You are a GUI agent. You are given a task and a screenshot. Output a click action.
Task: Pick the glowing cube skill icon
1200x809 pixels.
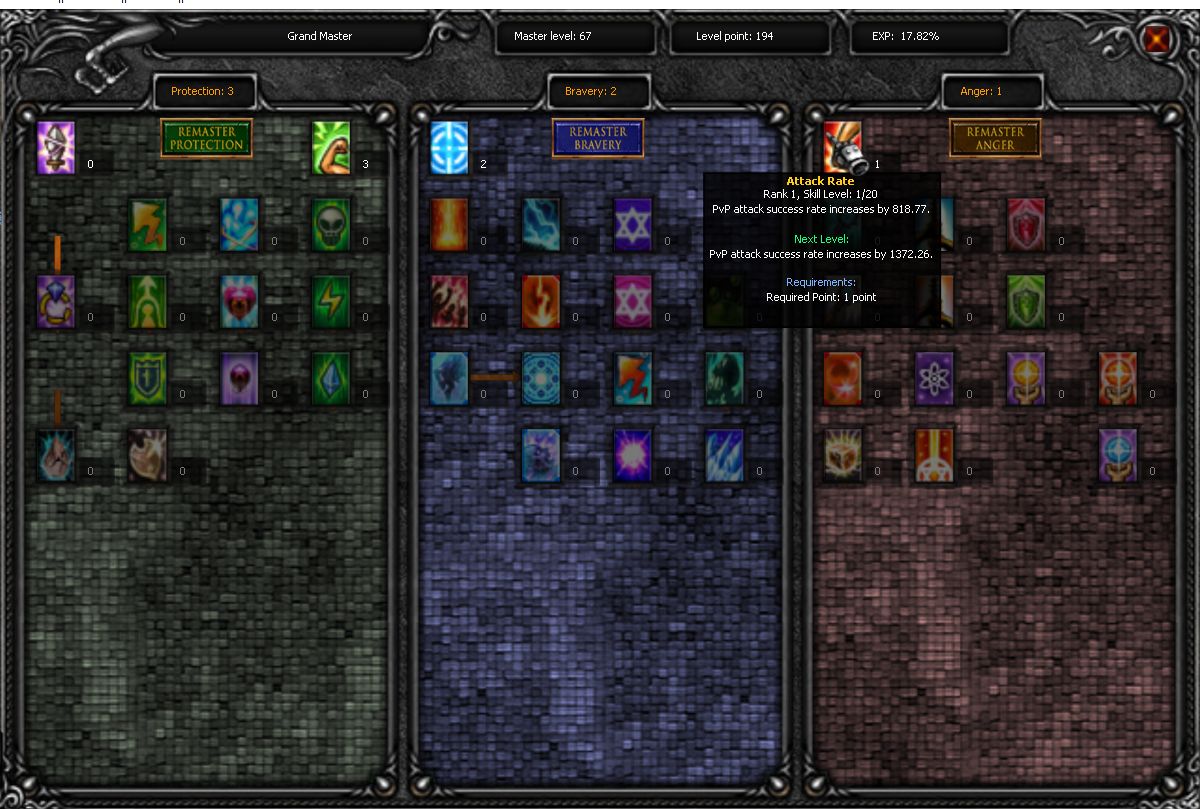(842, 455)
